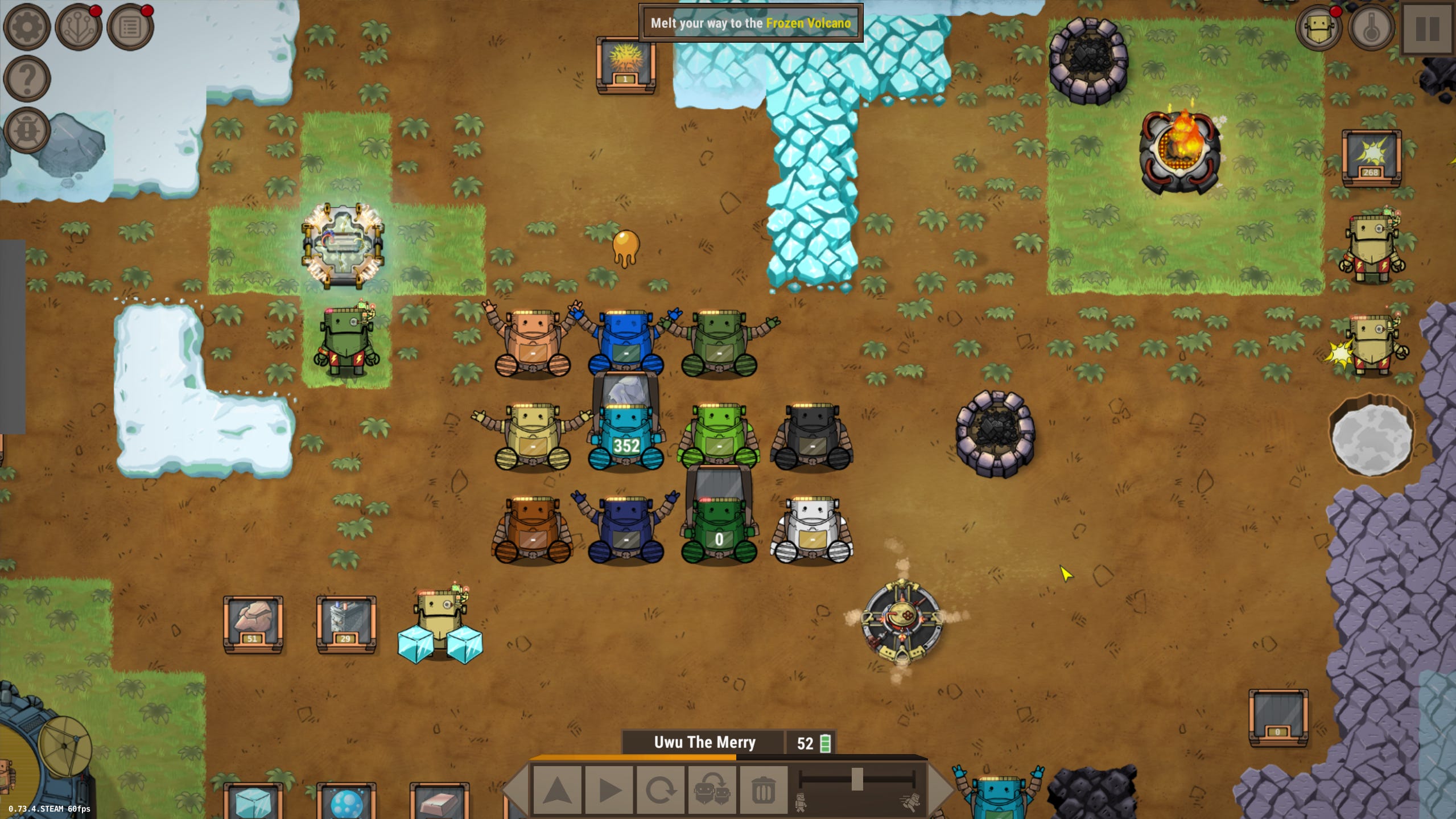1456x819 pixels.
Task: Open the research tech tree
Action: pos(80,26)
